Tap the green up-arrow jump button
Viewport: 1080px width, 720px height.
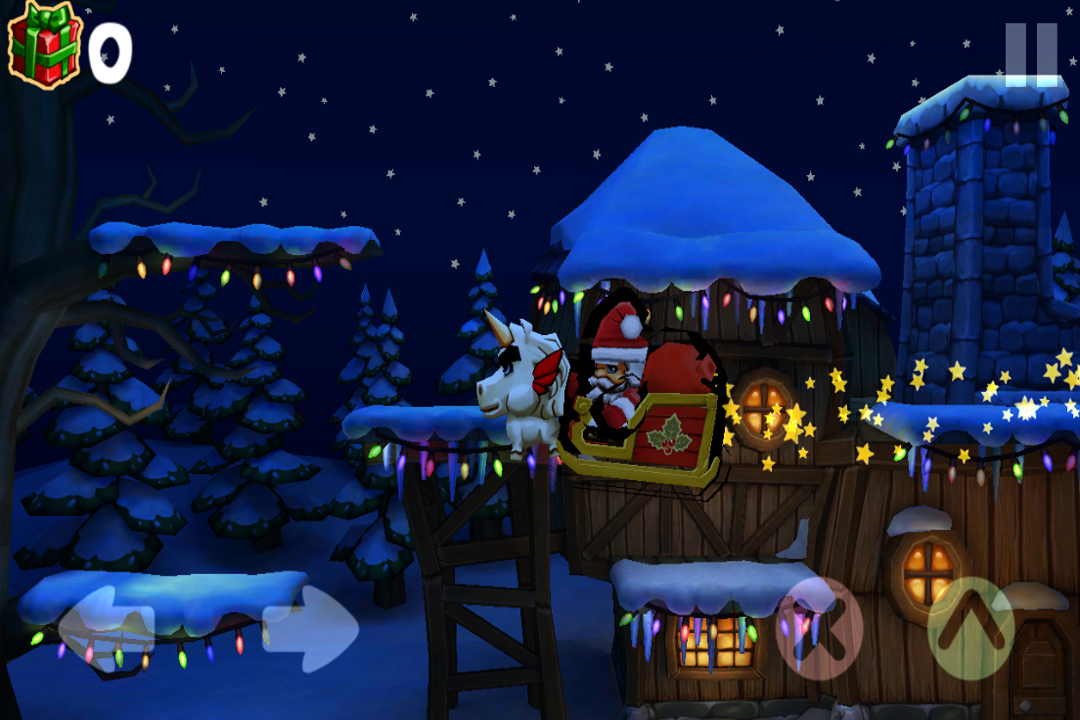[x=971, y=628]
